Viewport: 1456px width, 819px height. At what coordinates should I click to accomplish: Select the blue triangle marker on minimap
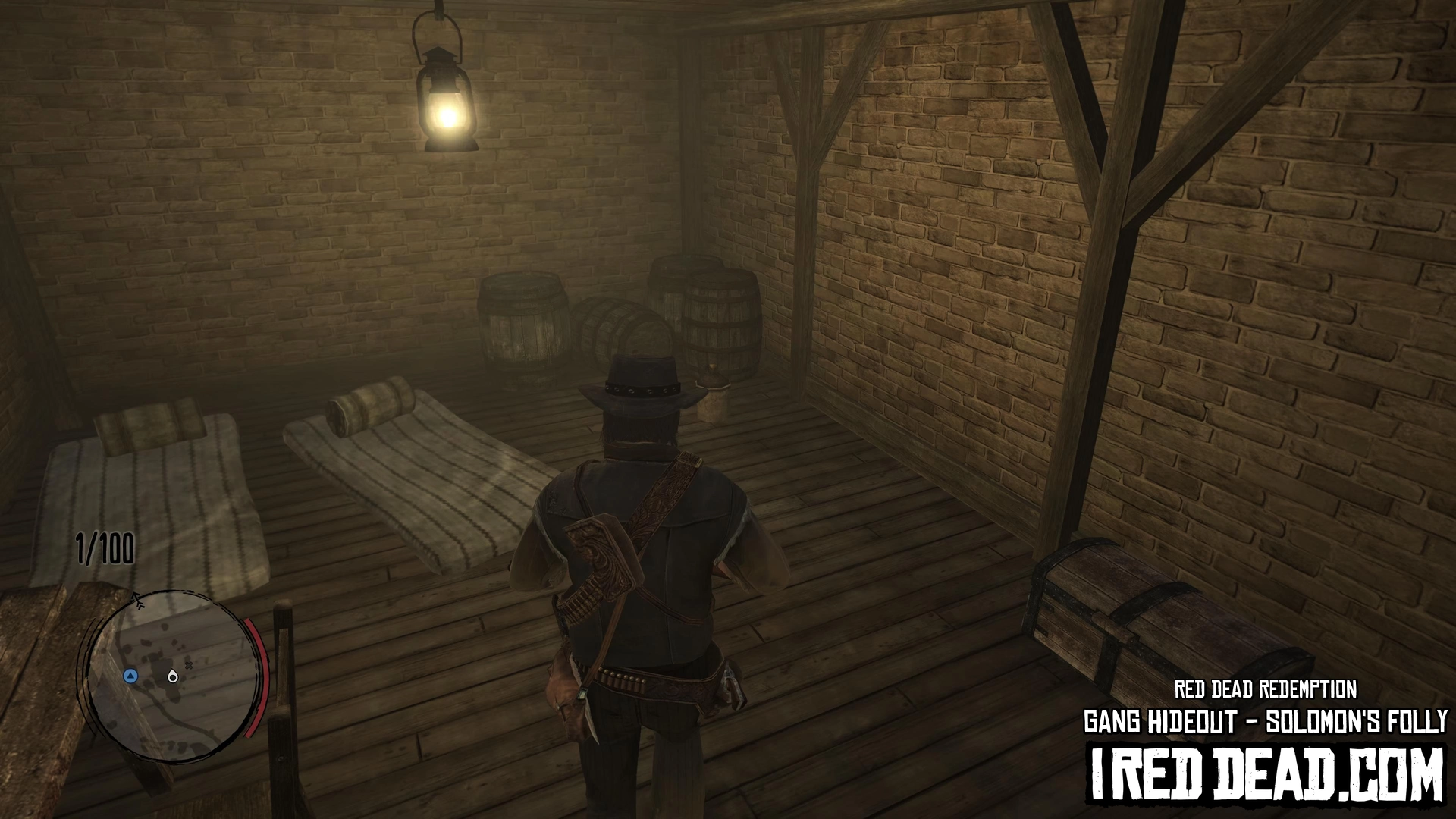[x=131, y=676]
